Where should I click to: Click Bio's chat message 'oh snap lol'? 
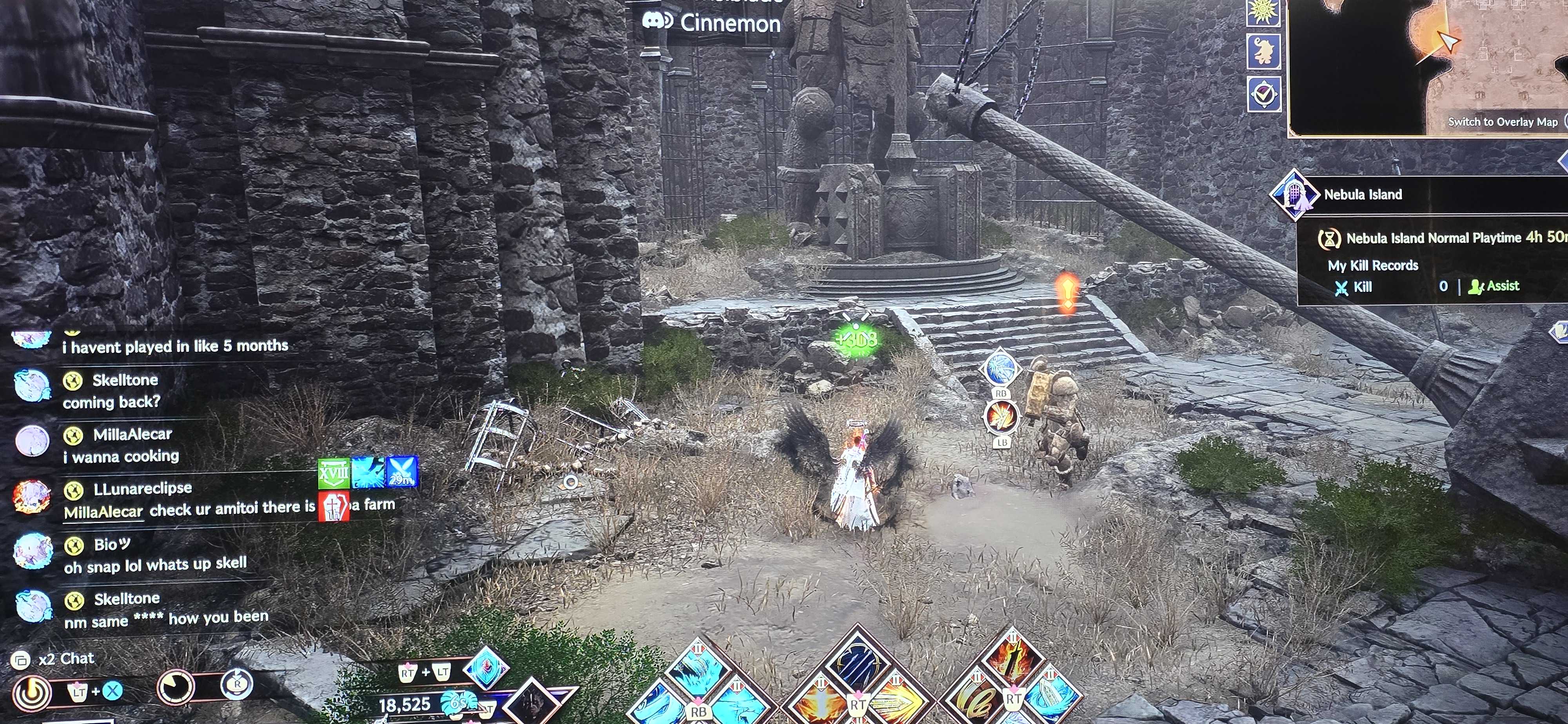[x=155, y=566]
